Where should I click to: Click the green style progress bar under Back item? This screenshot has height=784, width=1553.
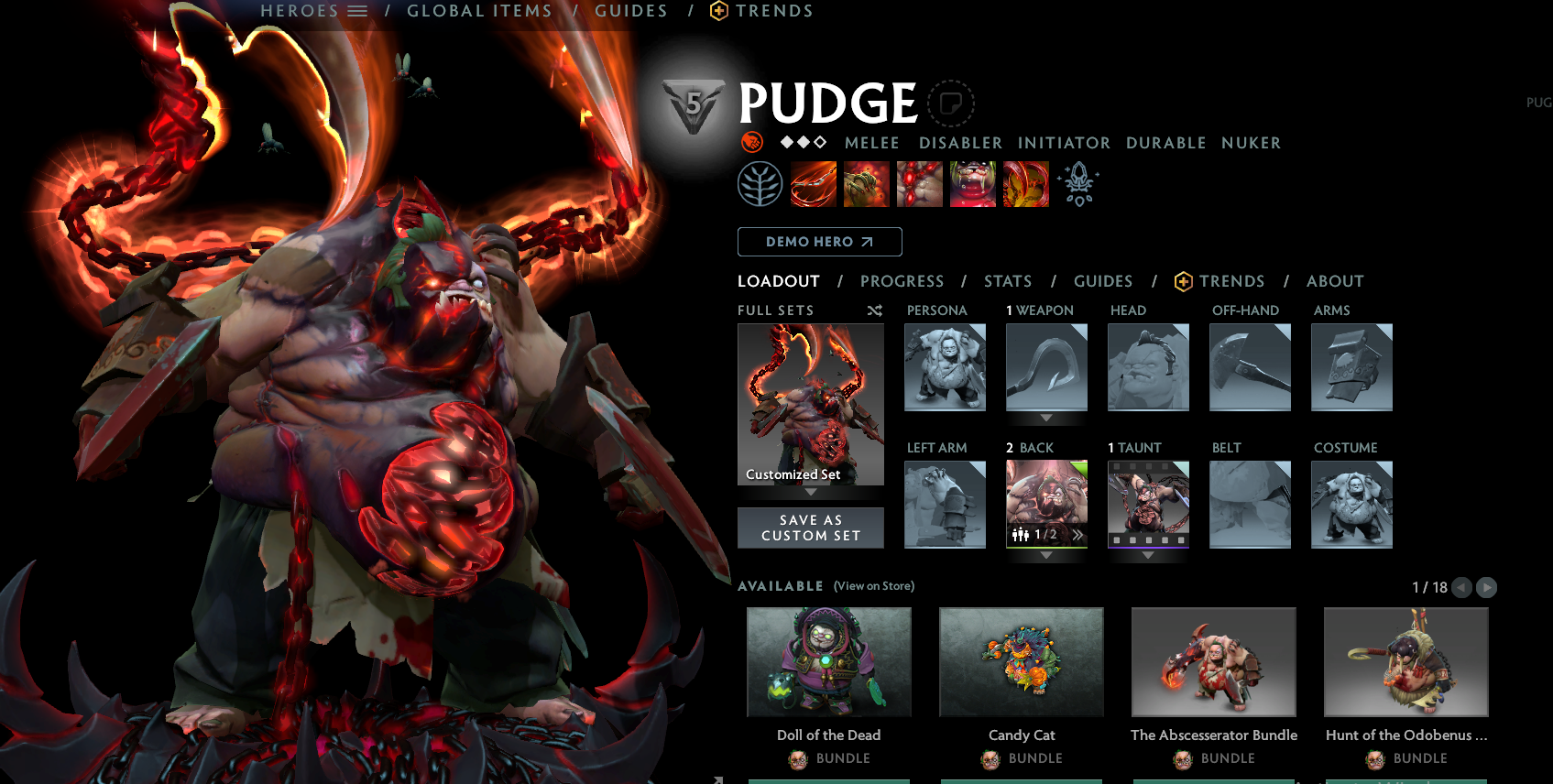click(x=1046, y=548)
